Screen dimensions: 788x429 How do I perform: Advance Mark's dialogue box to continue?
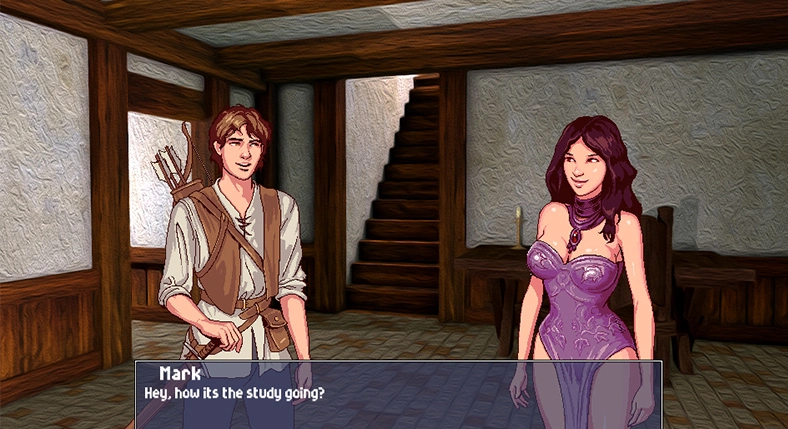pyautogui.click(x=398, y=394)
